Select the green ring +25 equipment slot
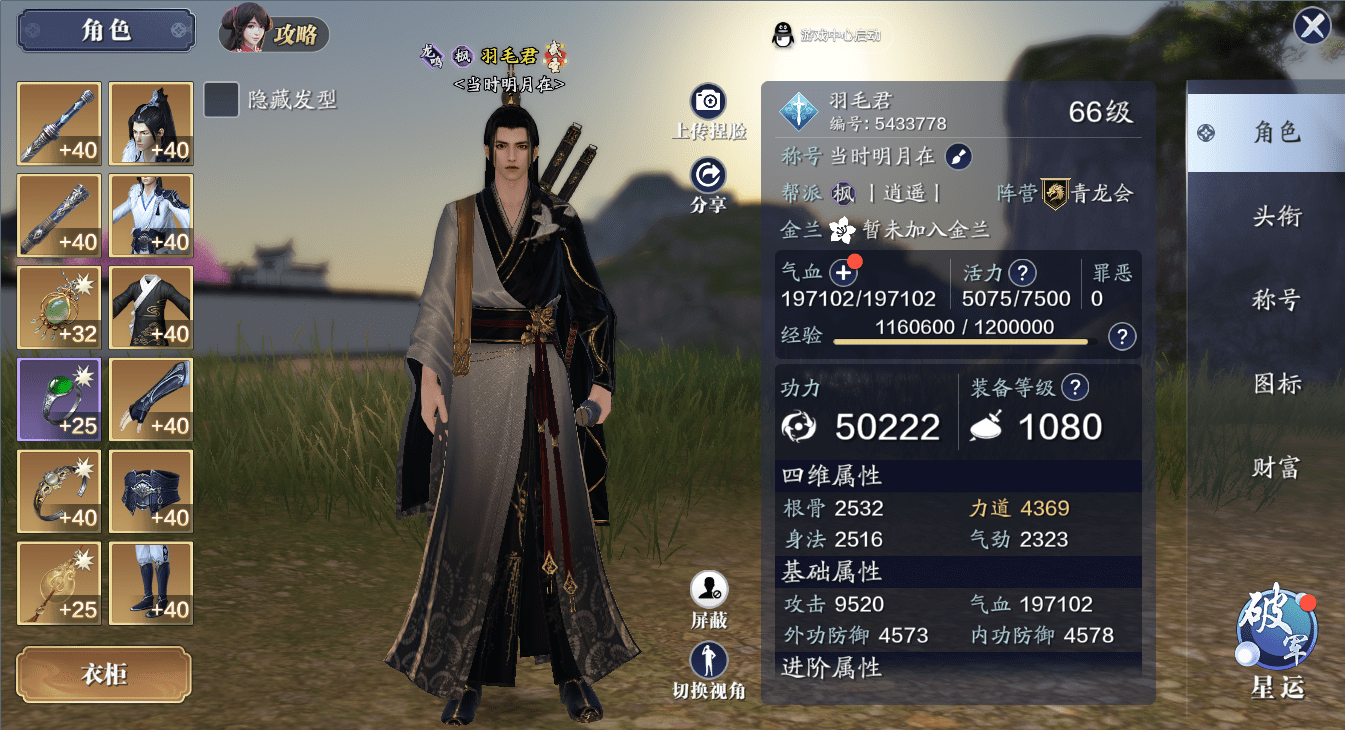This screenshot has width=1345, height=730. 58,399
